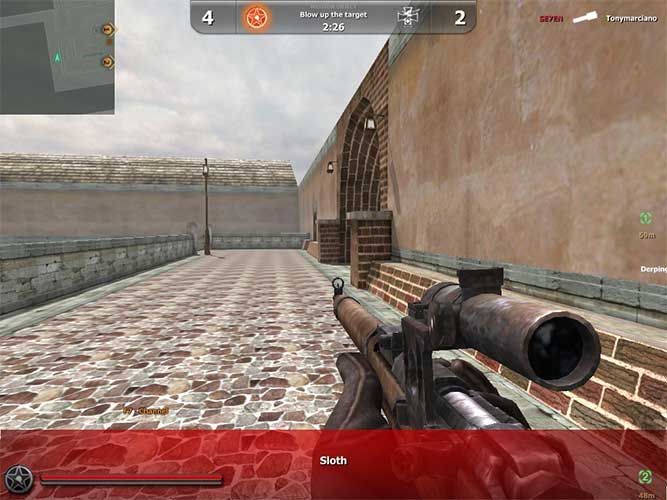Screen dimensions: 667x500
Task: Select the Tonymarciano kill feed entry
Action: click(632, 18)
